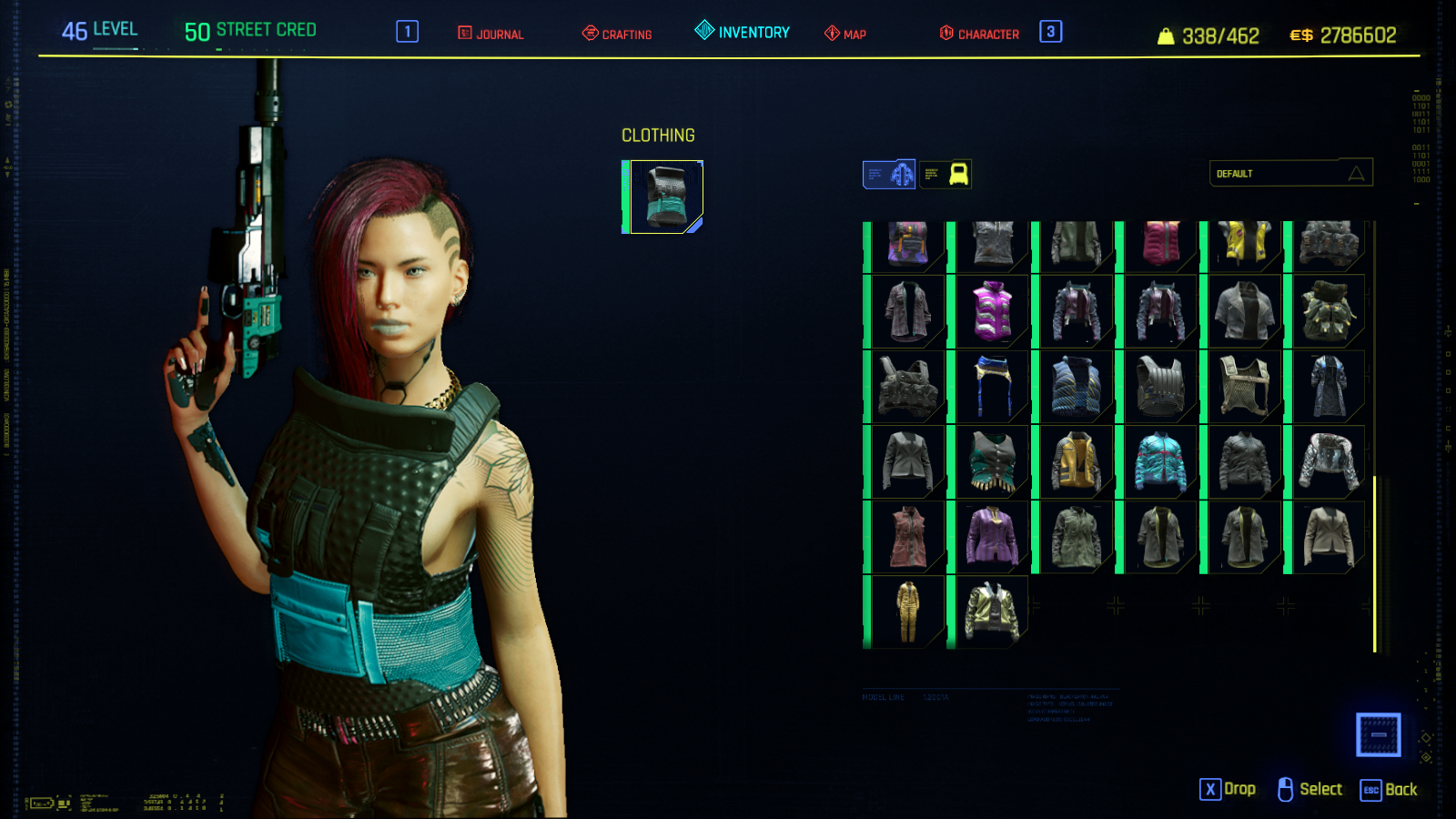
Task: Select the blue jacket filter tab
Action: click(x=889, y=174)
